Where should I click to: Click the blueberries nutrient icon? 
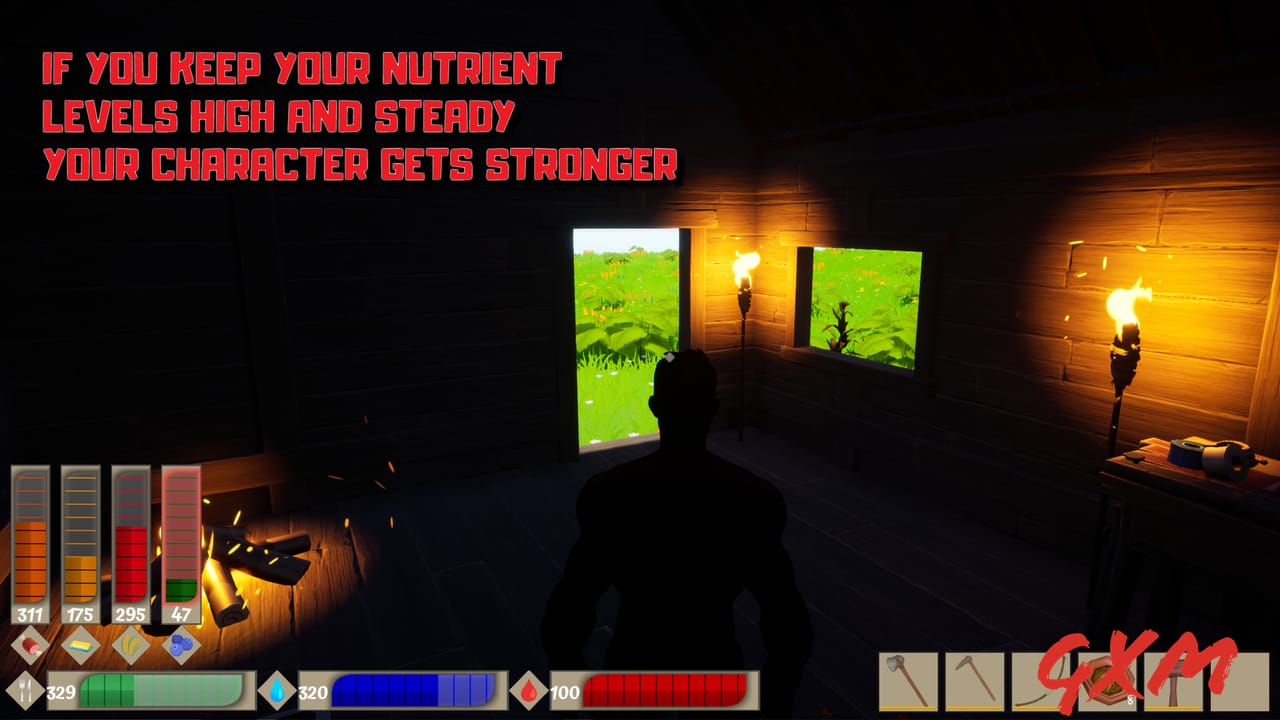[181, 645]
